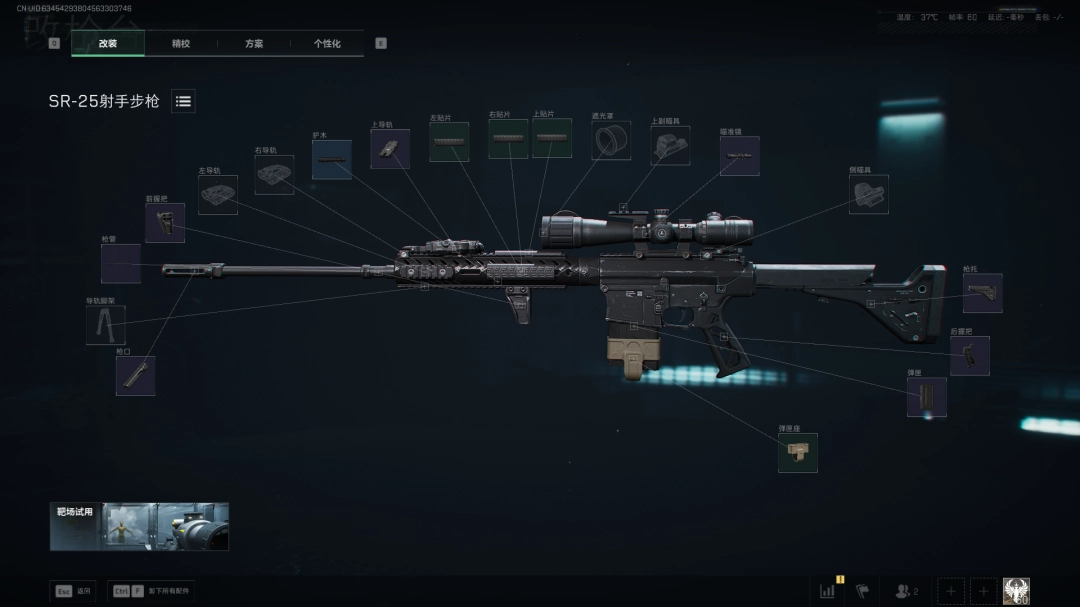Select the 枪管 barrel attachment slot

[120, 263]
